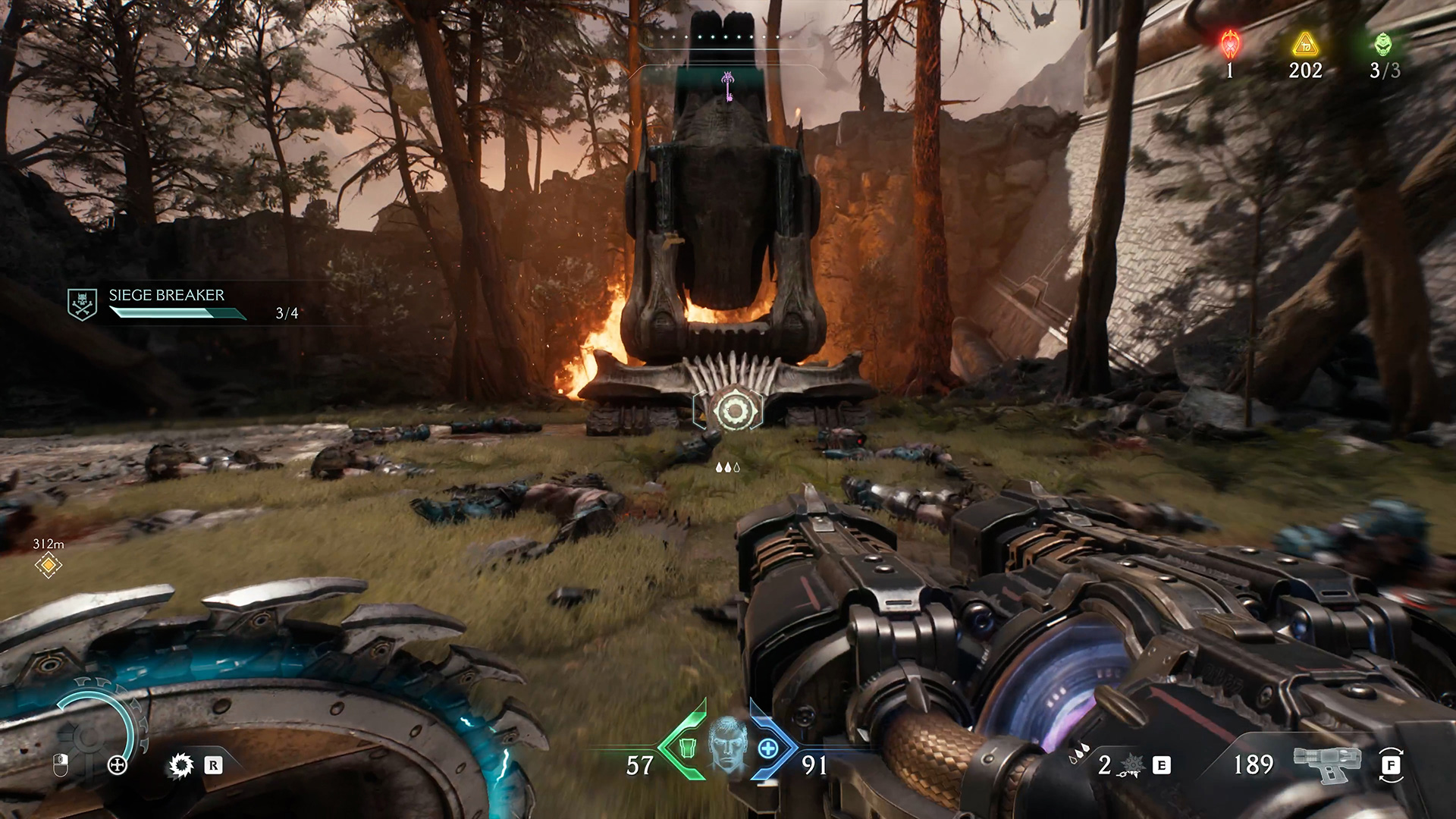Image resolution: width=1456 pixels, height=819 pixels.
Task: Click the blue health cross icon
Action: click(x=768, y=748)
